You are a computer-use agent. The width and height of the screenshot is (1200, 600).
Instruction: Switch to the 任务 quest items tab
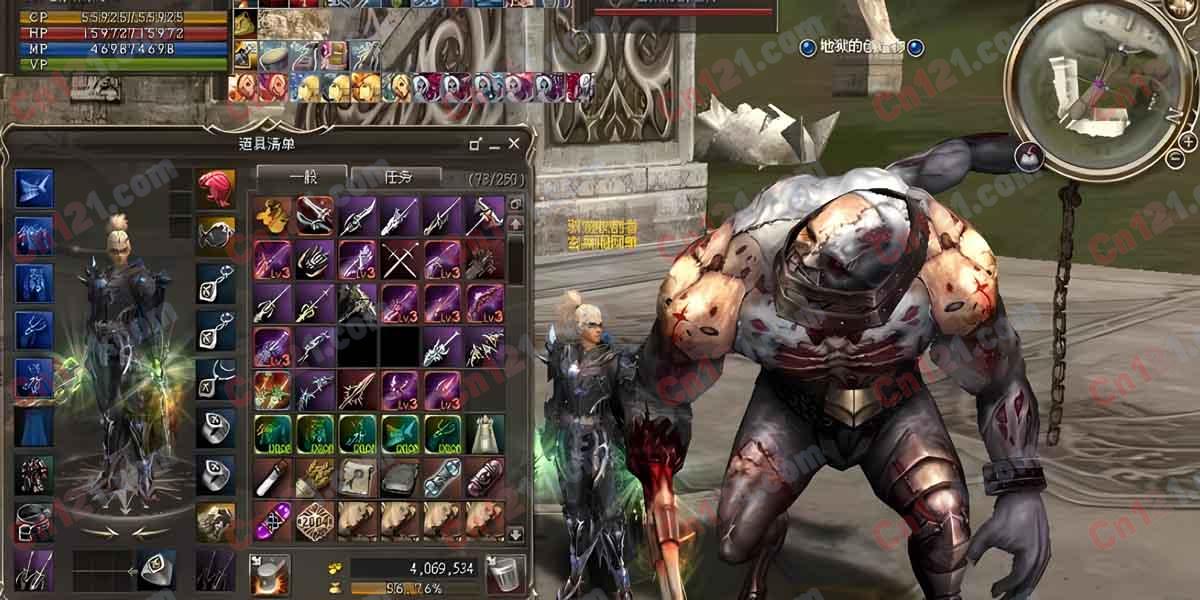coord(396,178)
